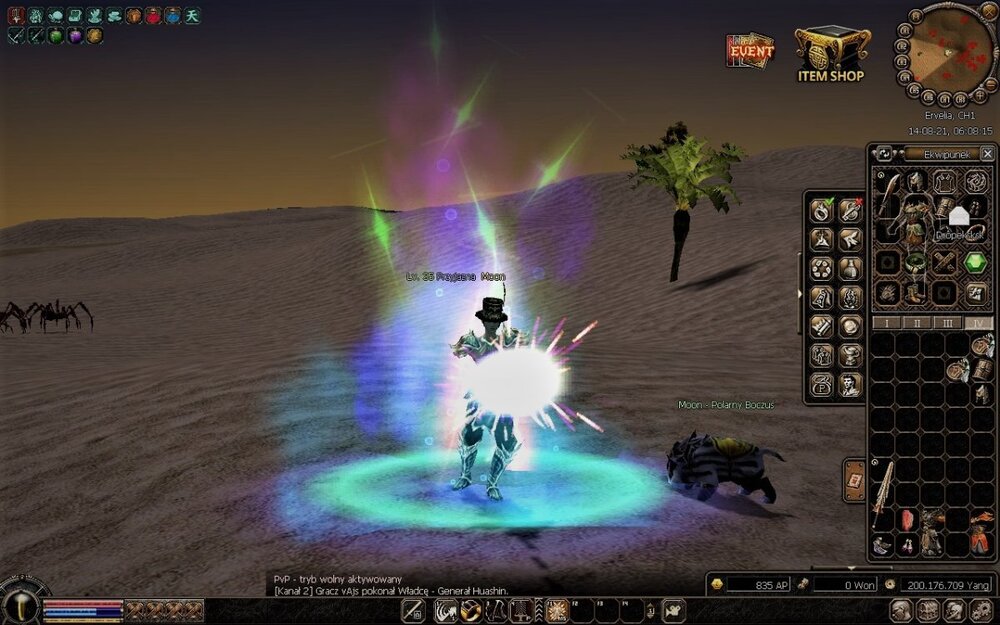Switch to inventory page I

tap(885, 323)
